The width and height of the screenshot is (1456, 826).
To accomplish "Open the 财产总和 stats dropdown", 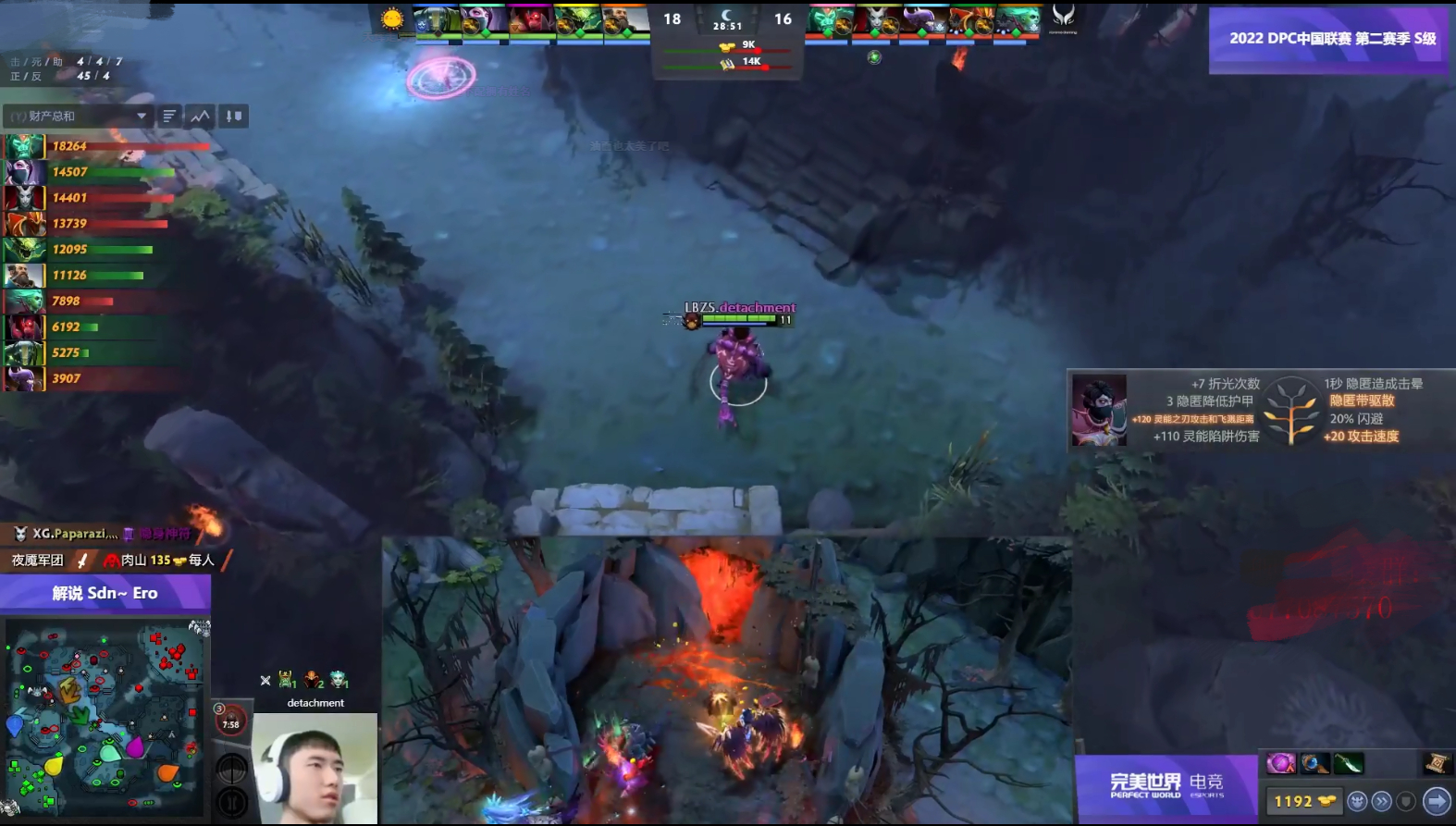I will click(74, 116).
